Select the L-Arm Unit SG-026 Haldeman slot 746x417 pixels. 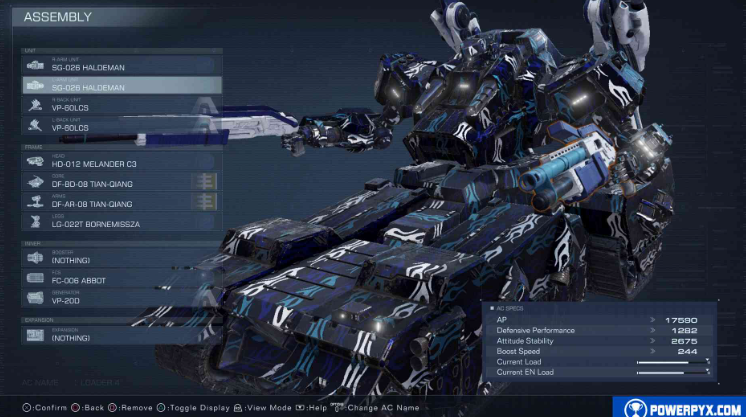[x=120, y=85]
